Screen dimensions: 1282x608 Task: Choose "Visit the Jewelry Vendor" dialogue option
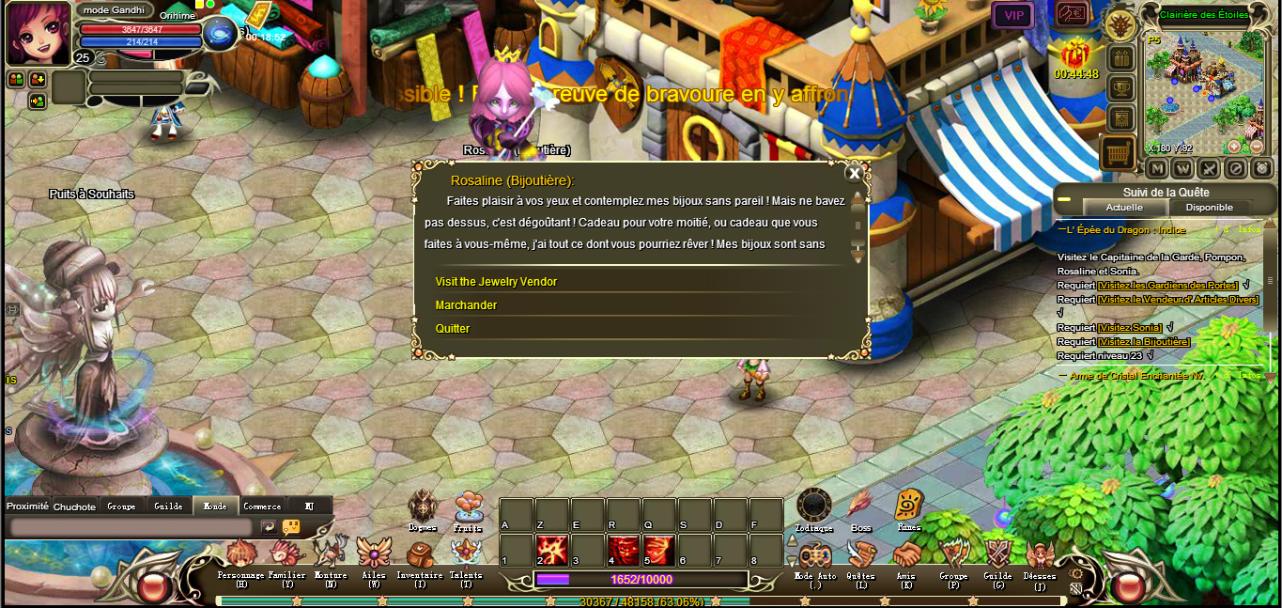point(496,282)
